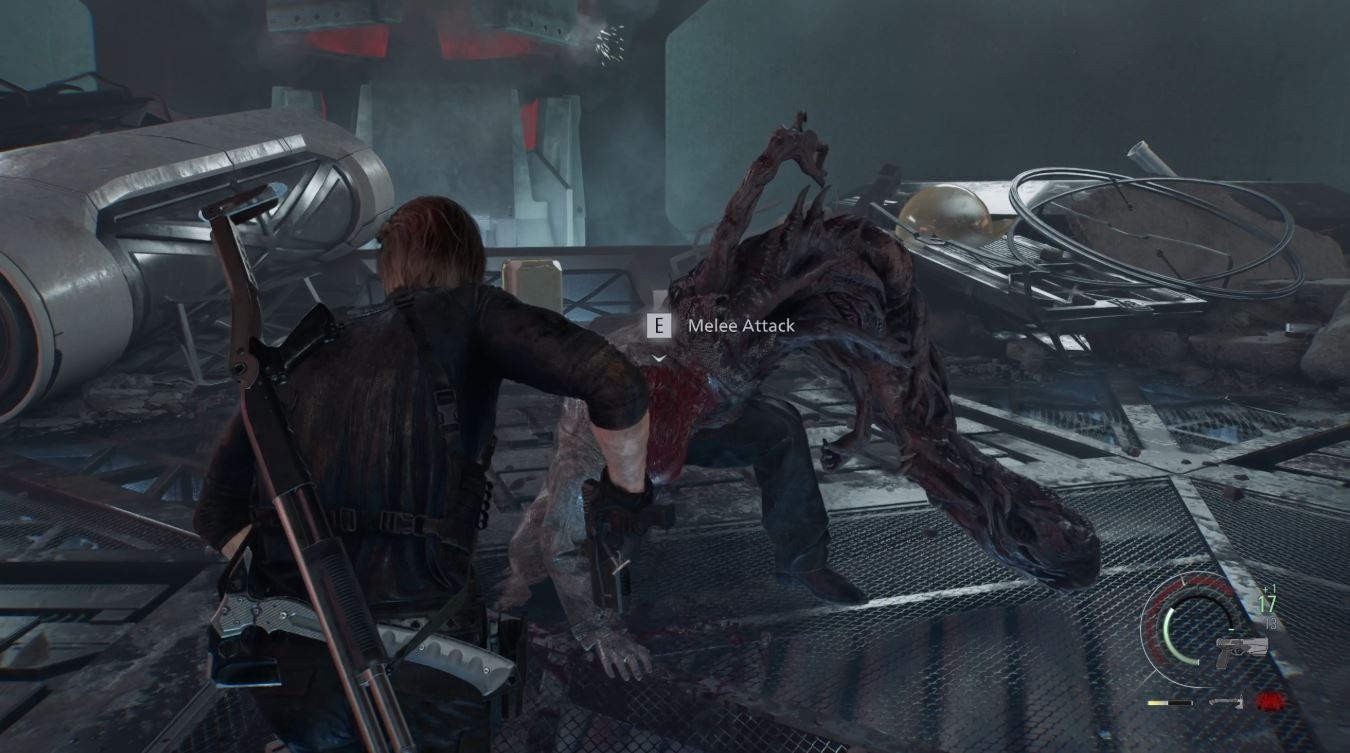
Task: Select the red icon beside the hatchet
Action: coord(1270,701)
